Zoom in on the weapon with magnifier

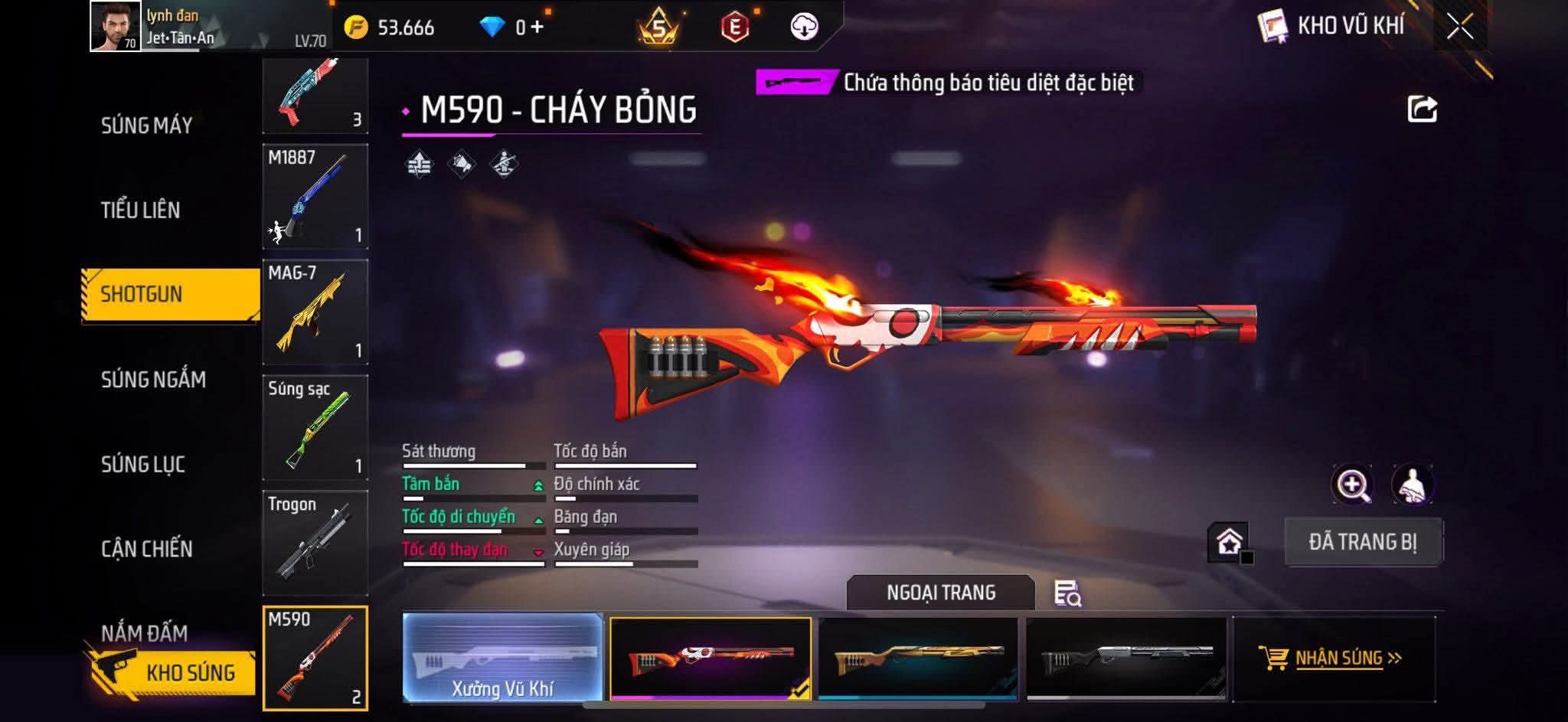(1353, 485)
